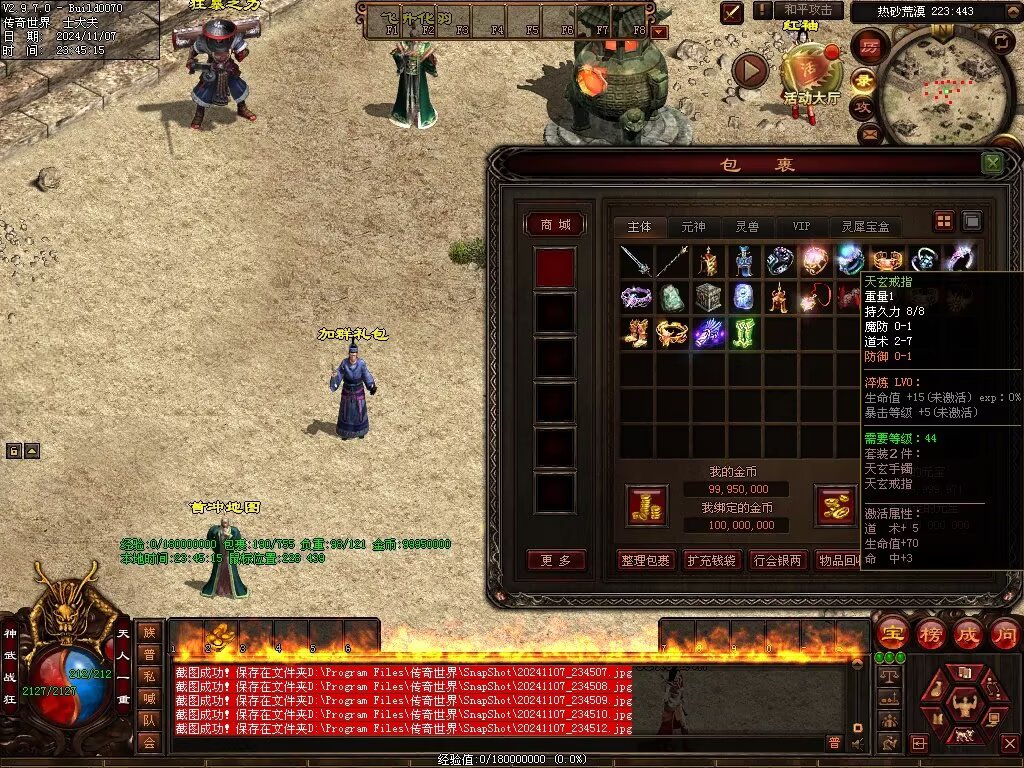
Task: Open the VIP bag tab
Action: click(801, 227)
